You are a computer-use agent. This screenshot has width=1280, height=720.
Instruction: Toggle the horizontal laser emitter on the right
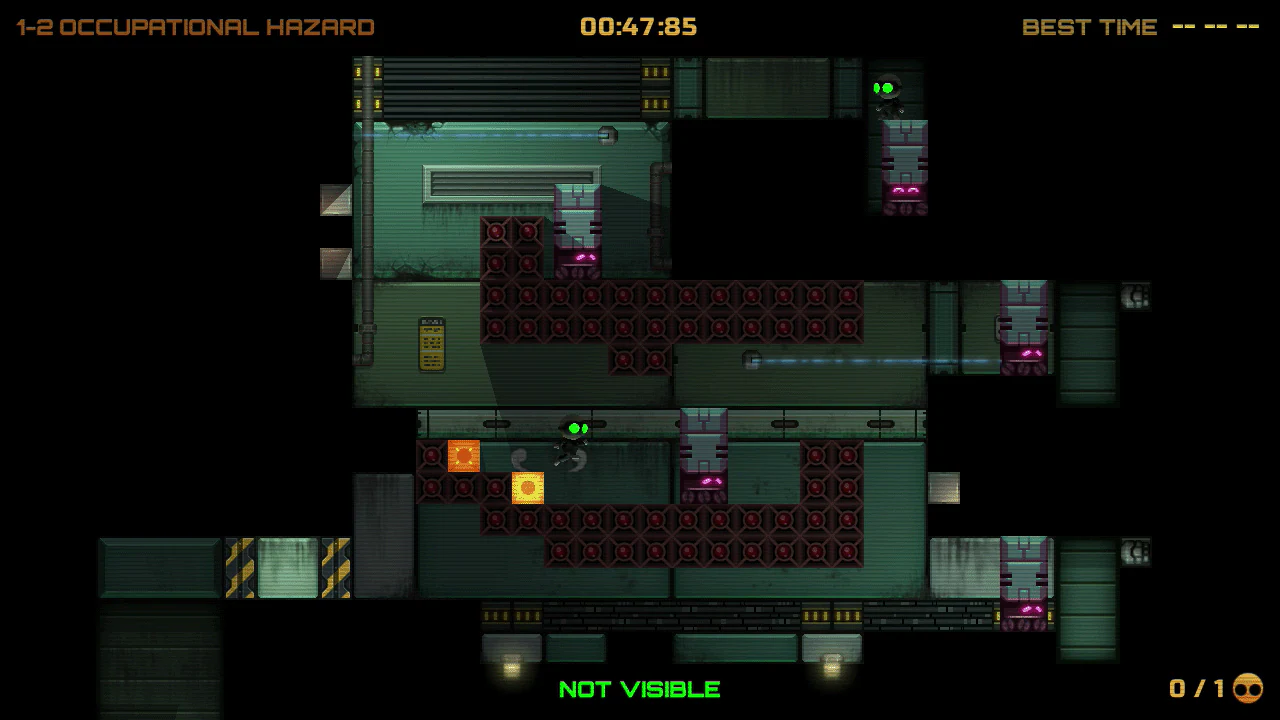click(752, 361)
